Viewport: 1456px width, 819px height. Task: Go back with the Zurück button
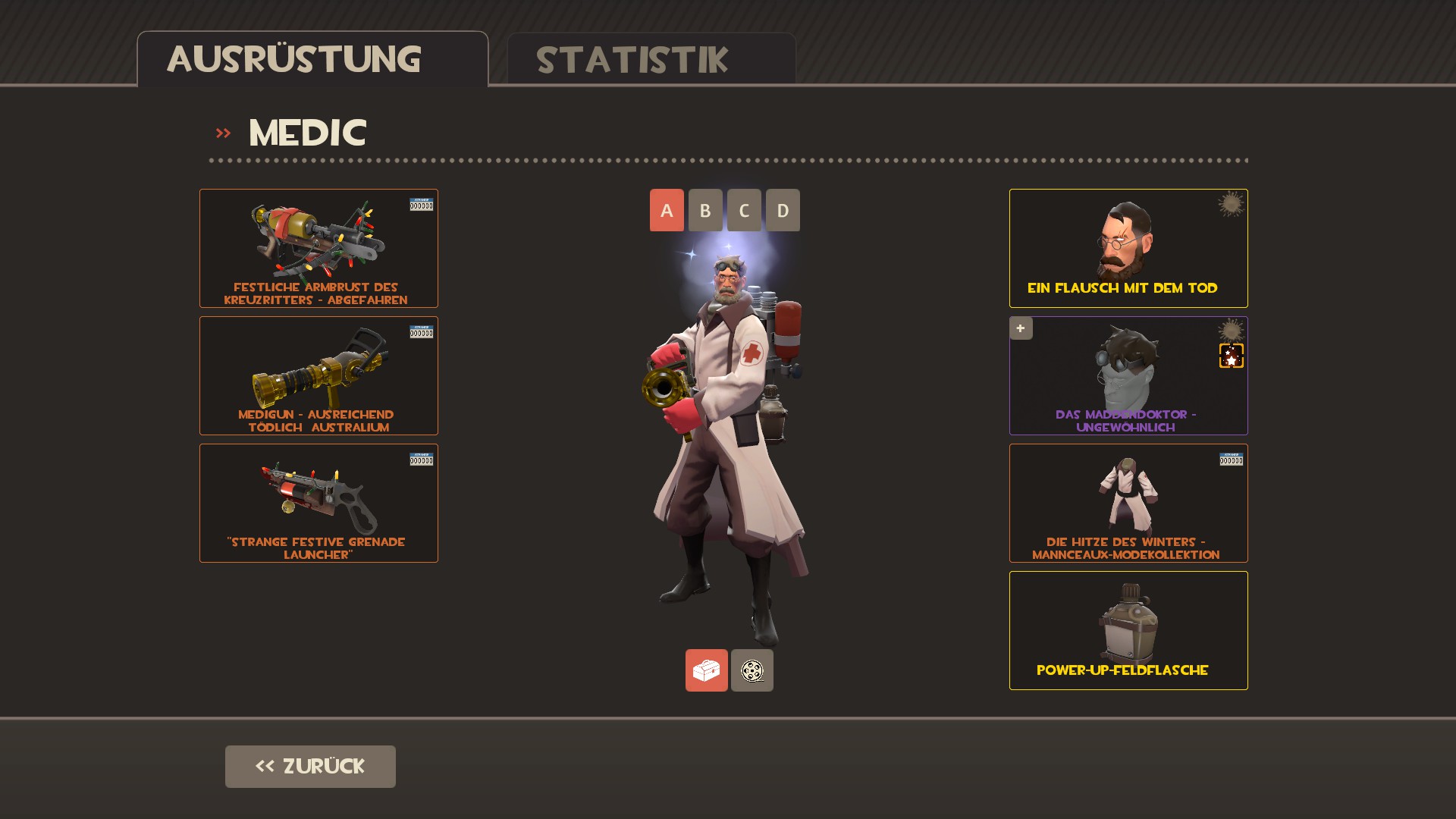tap(310, 766)
